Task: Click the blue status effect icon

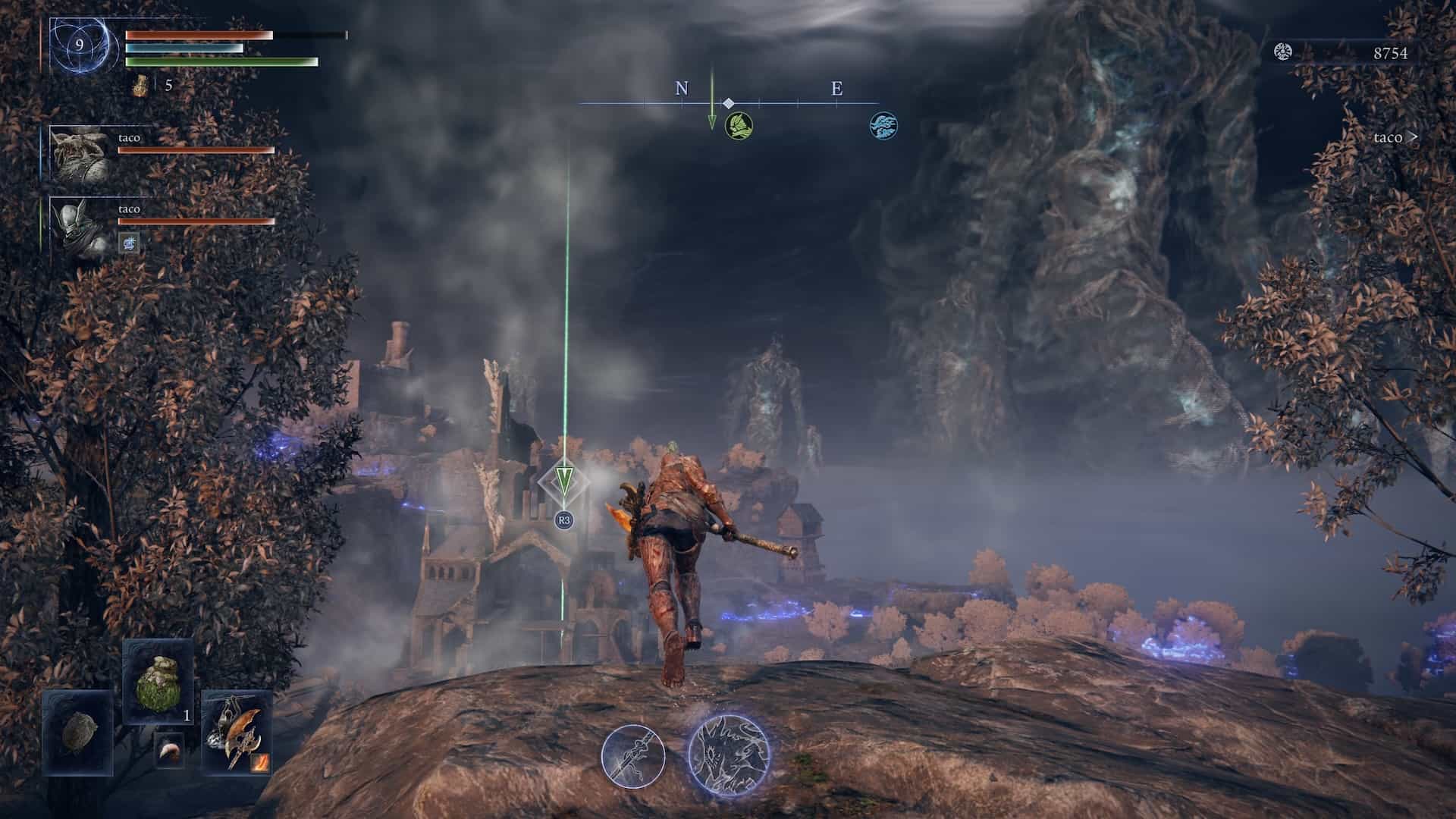Action: [130, 243]
